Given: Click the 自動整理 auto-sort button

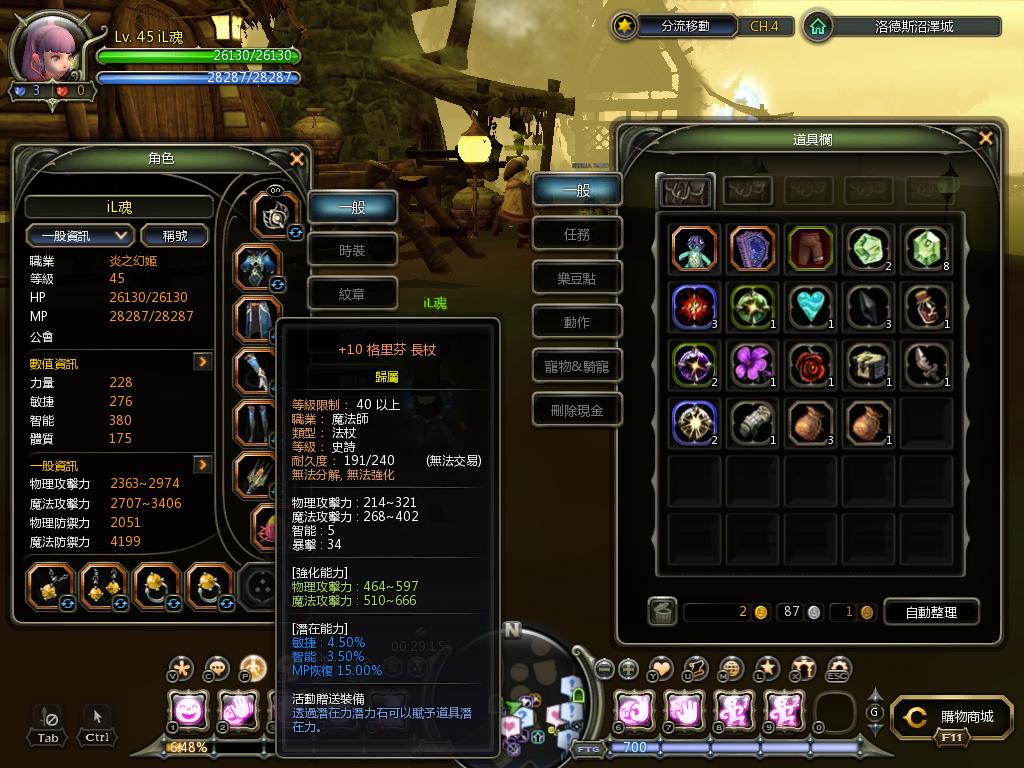Looking at the screenshot, I should (x=929, y=612).
